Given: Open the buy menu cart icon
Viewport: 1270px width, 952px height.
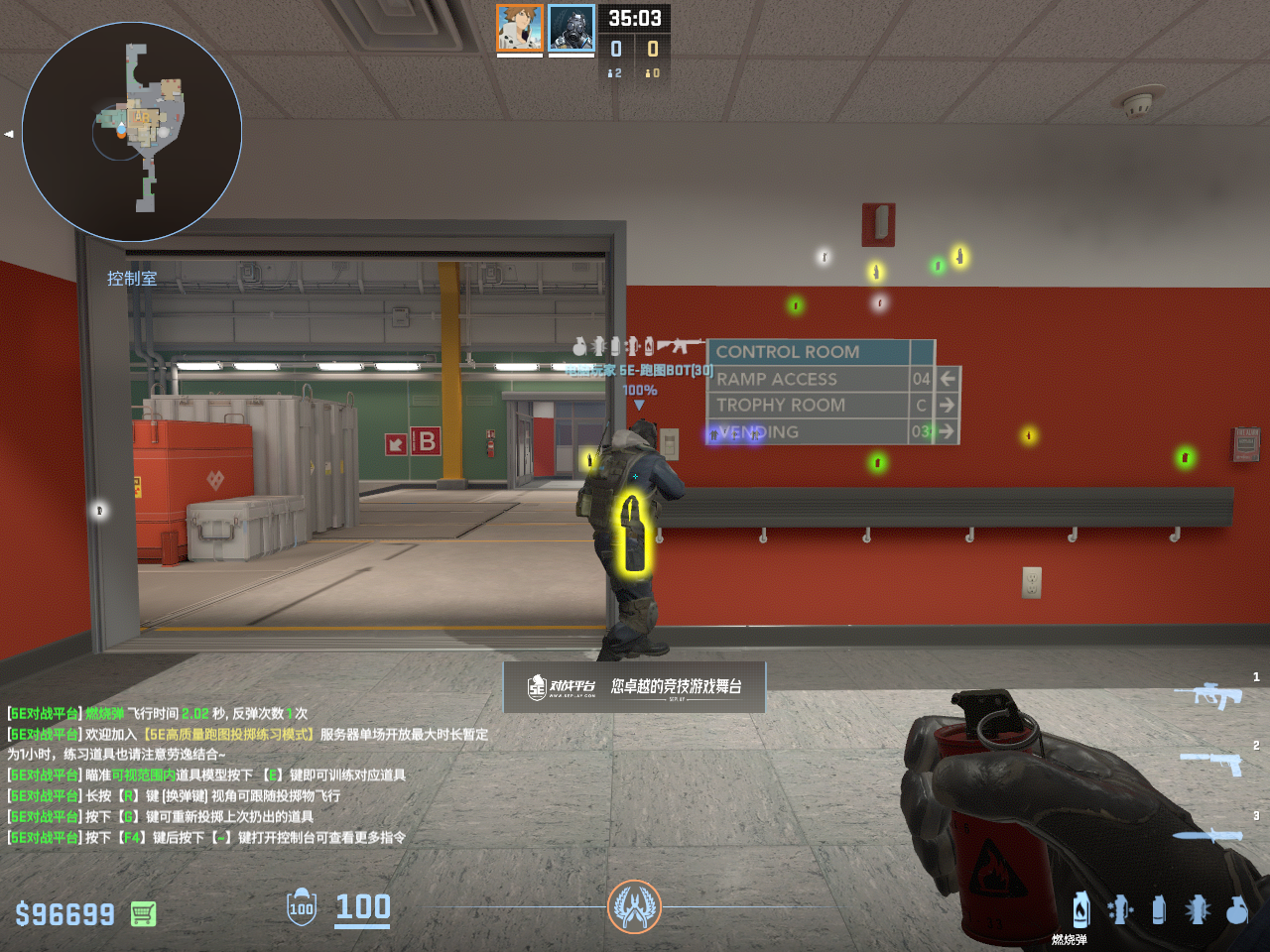Looking at the screenshot, I should (x=143, y=913).
